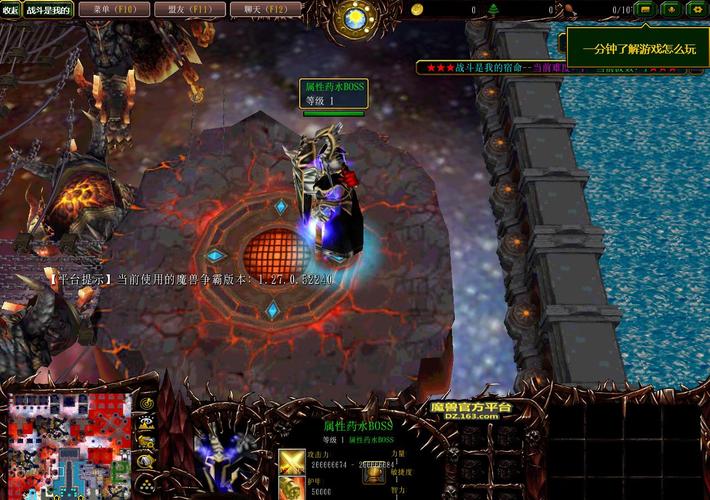Image resolution: width=710 pixels, height=500 pixels.
Task: Click the minimap signal ping button
Action: coord(146,402)
